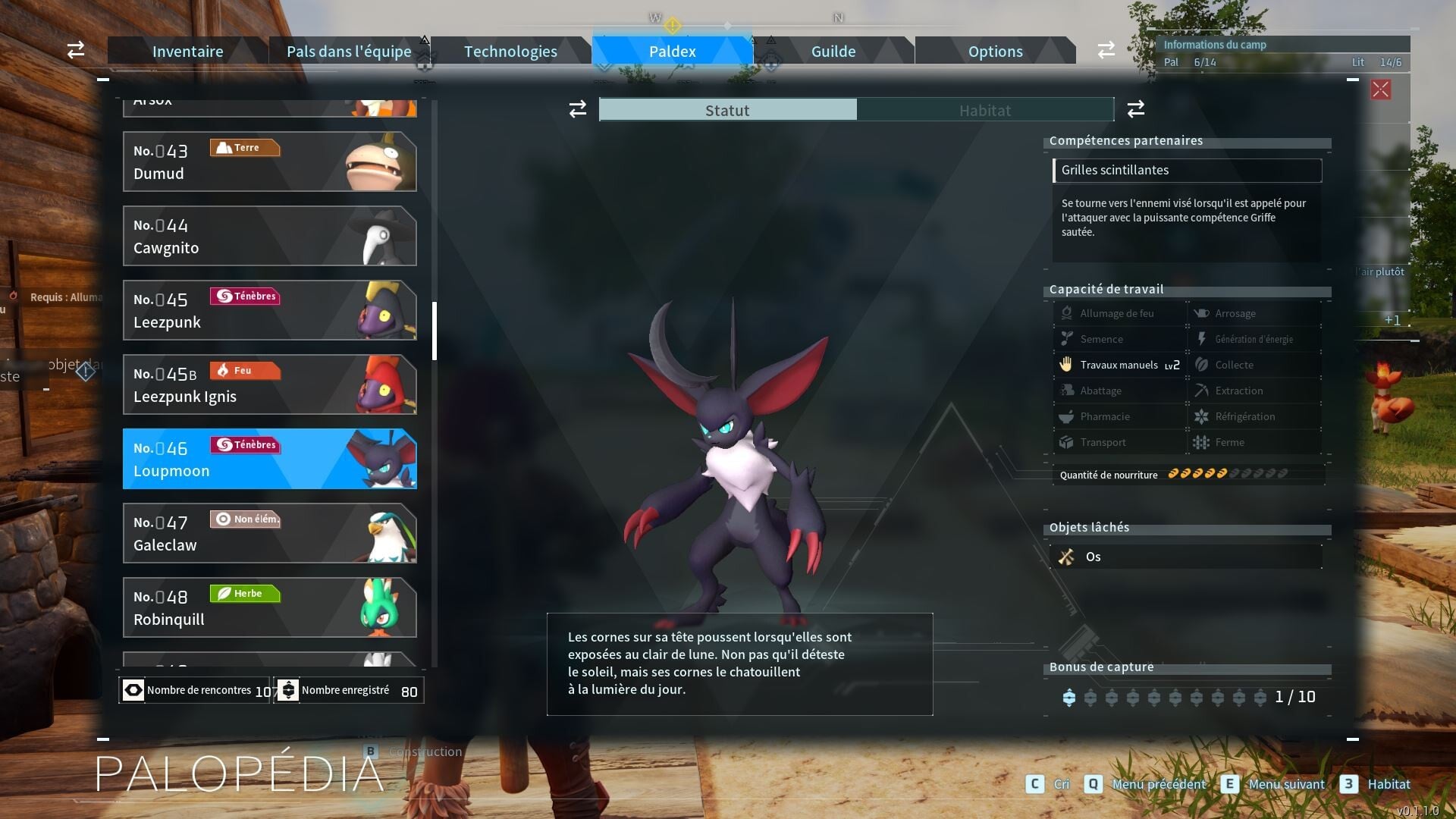Click the Os dropped item row
This screenshot has width=1456, height=819.
[x=1187, y=557]
